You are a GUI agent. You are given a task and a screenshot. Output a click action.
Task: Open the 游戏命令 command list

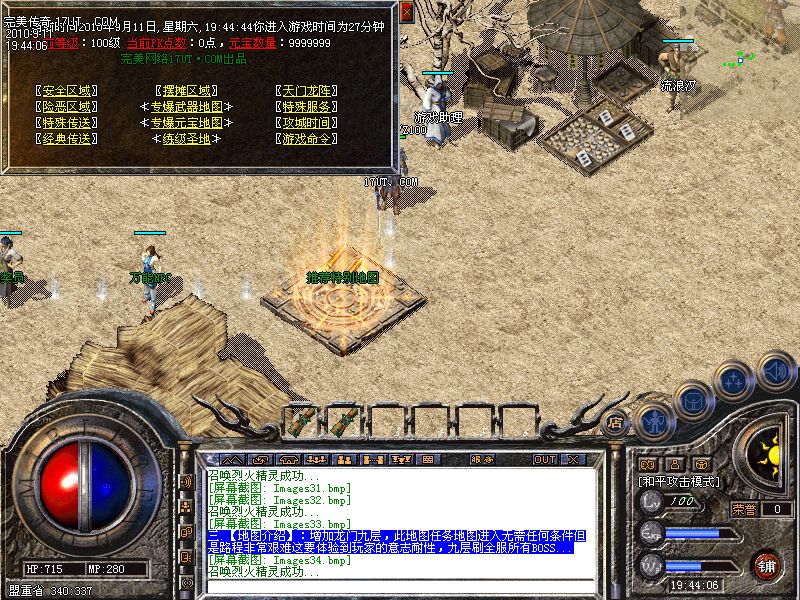pos(306,138)
